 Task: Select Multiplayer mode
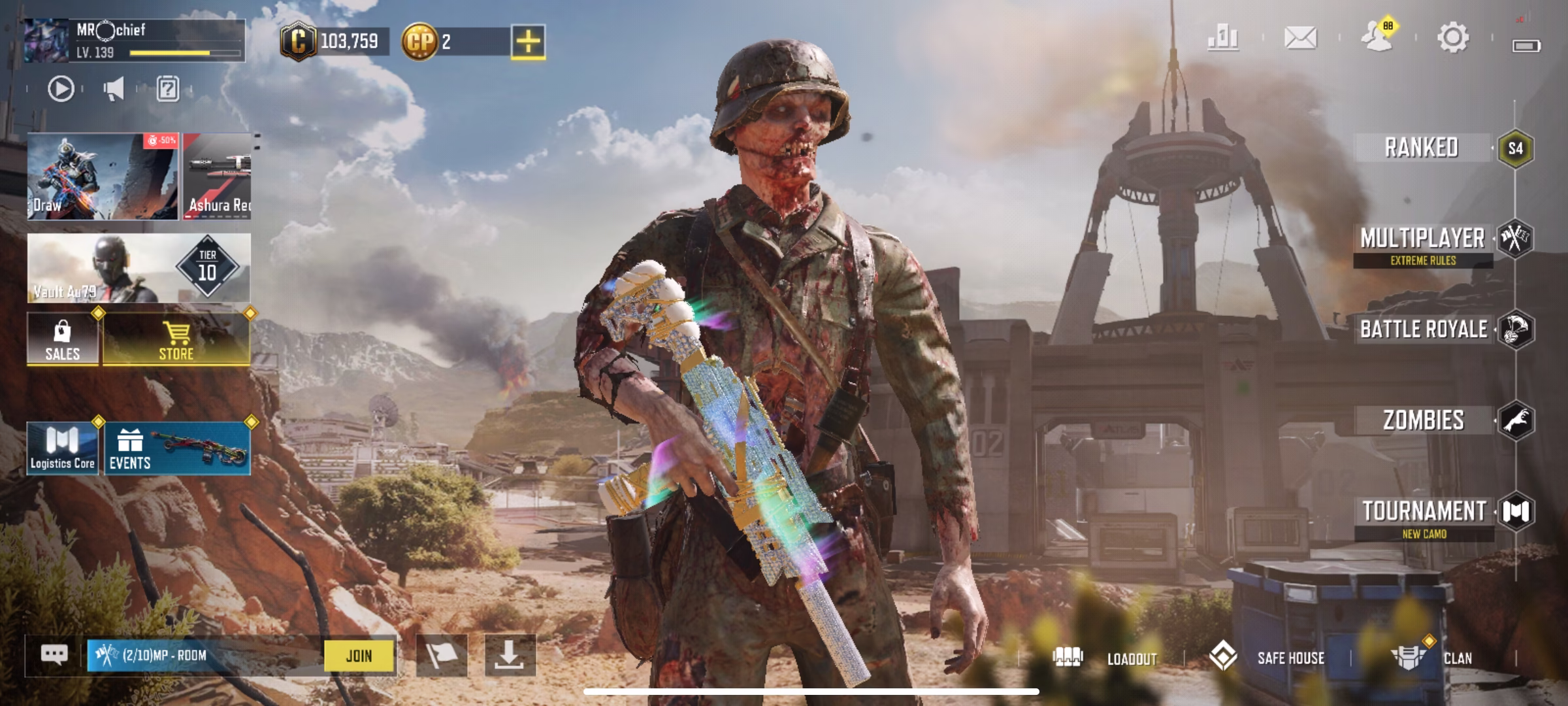click(1422, 239)
